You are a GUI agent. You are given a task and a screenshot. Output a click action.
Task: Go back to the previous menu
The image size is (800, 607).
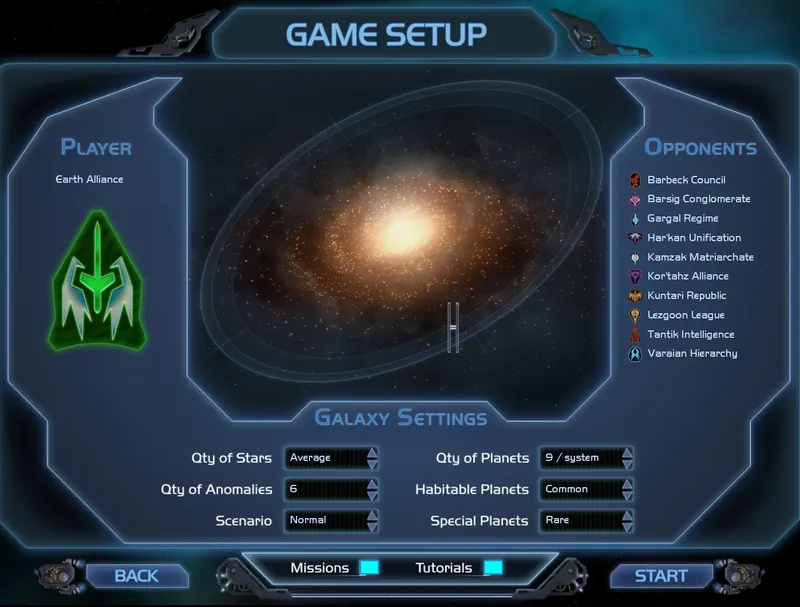[137, 576]
